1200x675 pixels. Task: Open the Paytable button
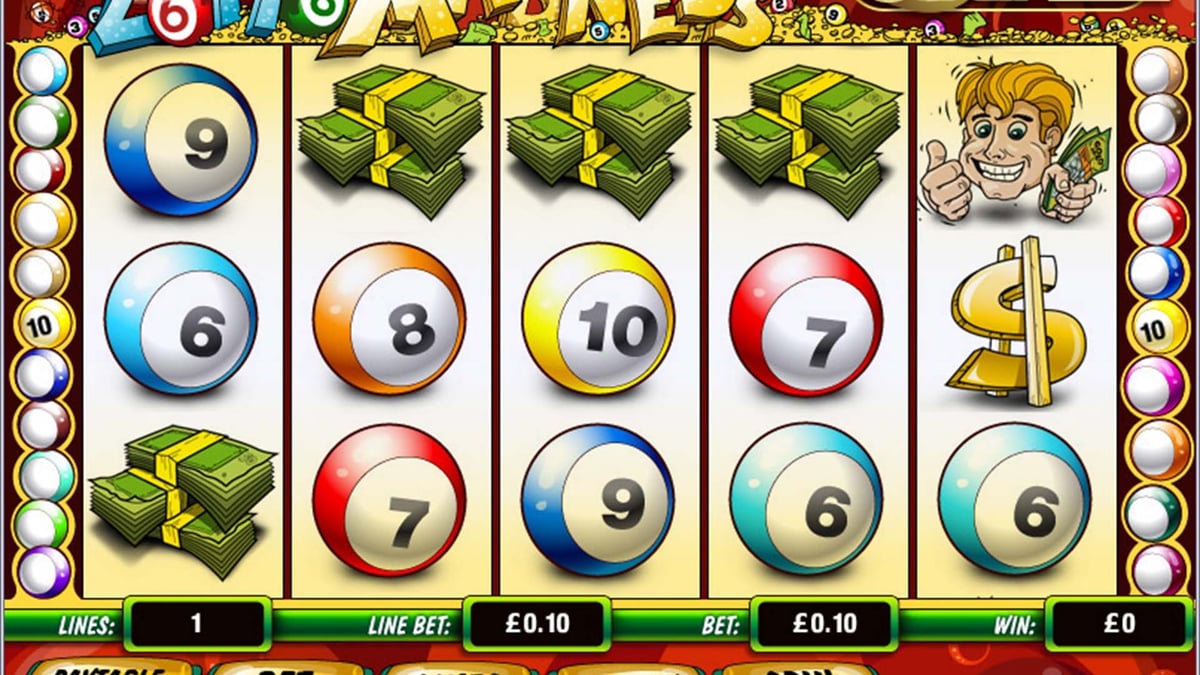(x=110, y=668)
